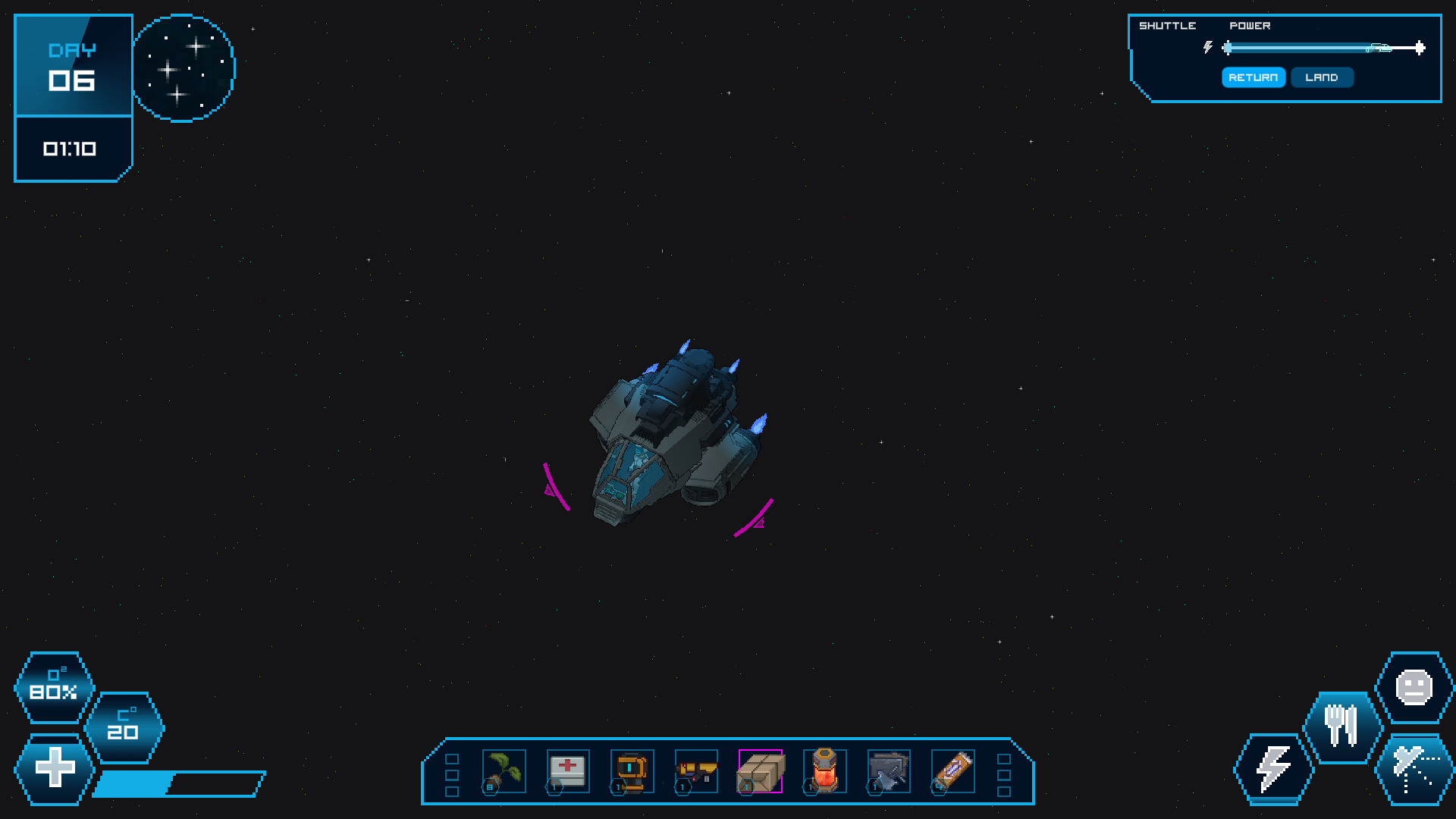Select the shovel toolkit item
The height and width of the screenshot is (819, 1456).
click(888, 770)
